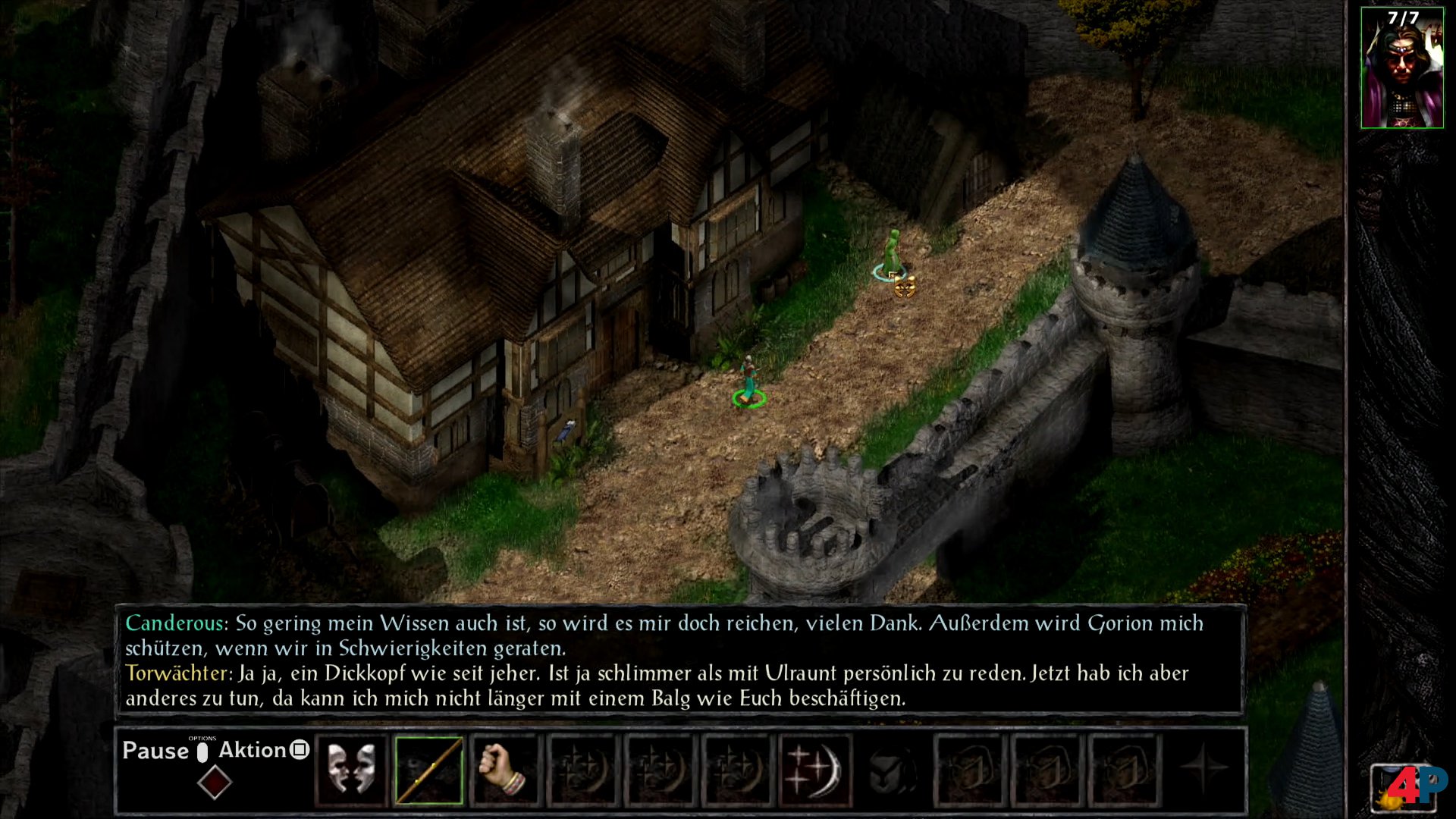Continue the Torwächter dialogue text
This screenshot has height=819, width=1456.
pyautogui.click(x=657, y=686)
